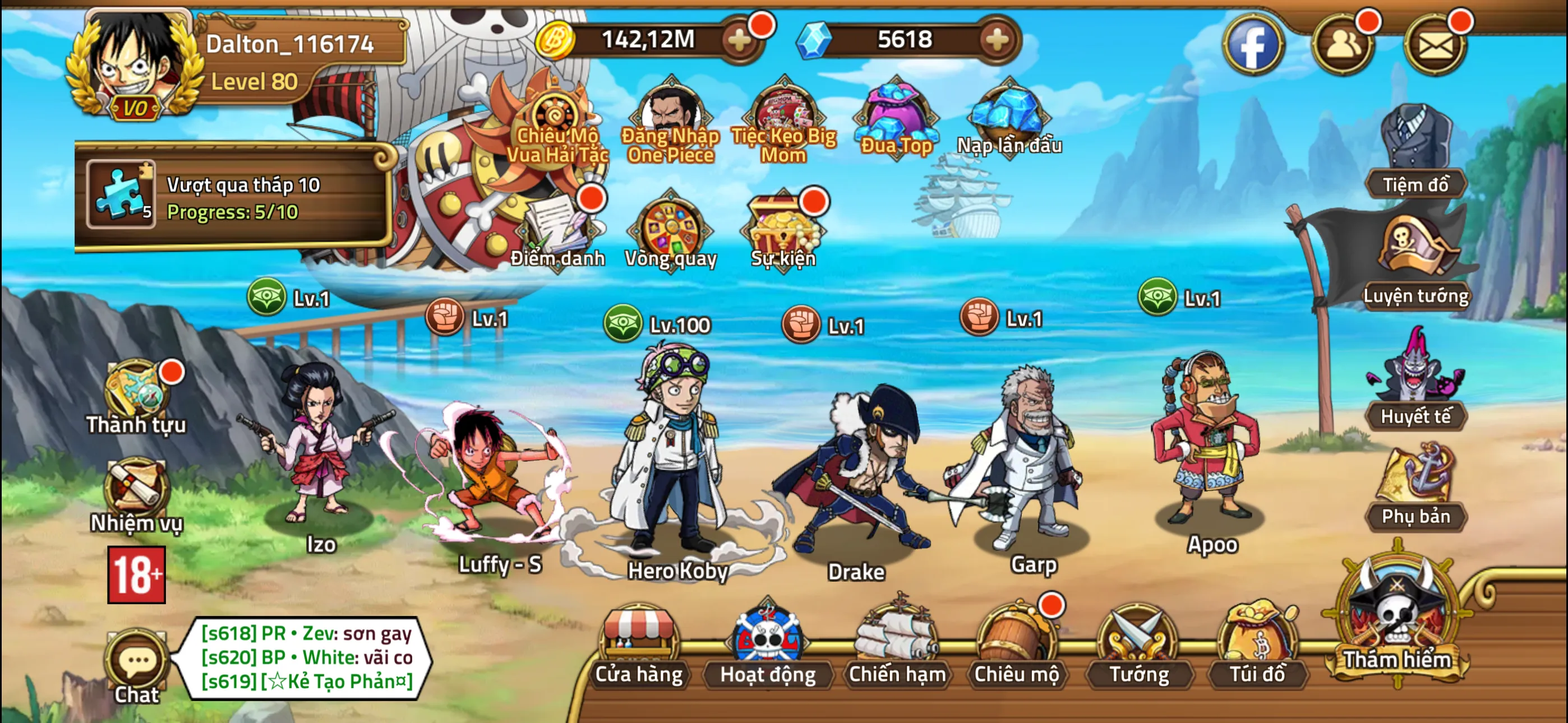Open the Chiêu mộ recruit barrel
Screen dimensions: 1568x723
[1016, 646]
